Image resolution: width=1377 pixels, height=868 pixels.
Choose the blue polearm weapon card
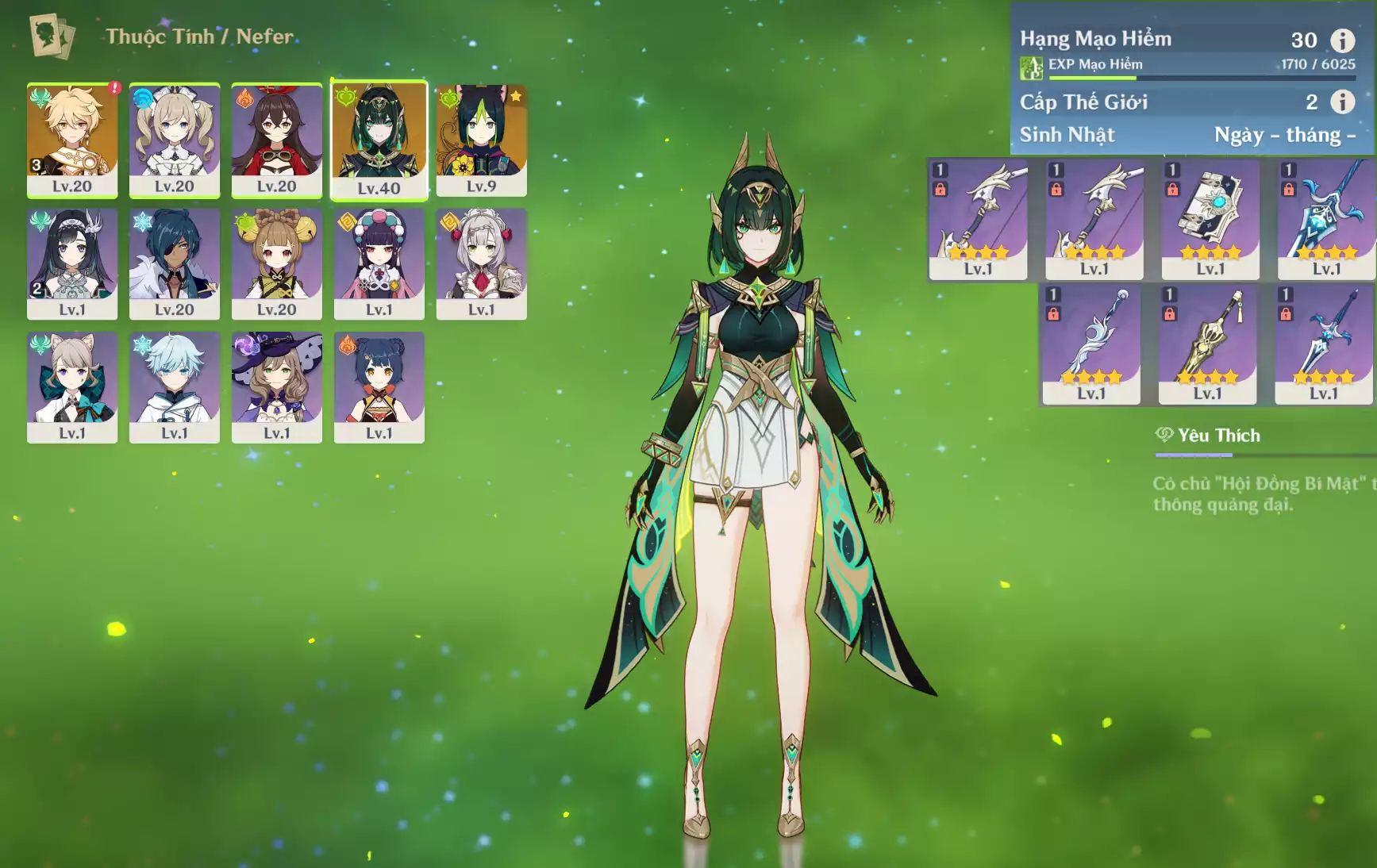coord(1326,219)
